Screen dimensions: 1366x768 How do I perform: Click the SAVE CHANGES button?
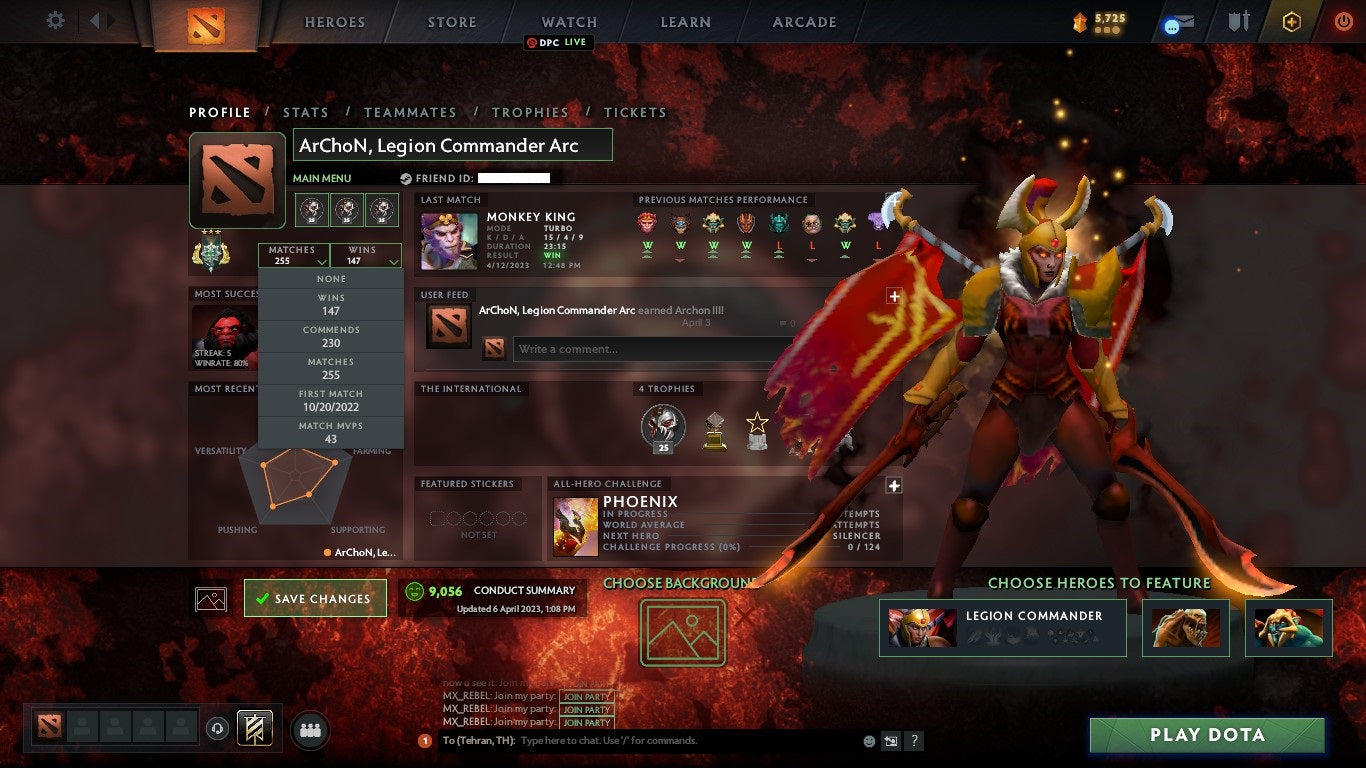[x=315, y=598]
